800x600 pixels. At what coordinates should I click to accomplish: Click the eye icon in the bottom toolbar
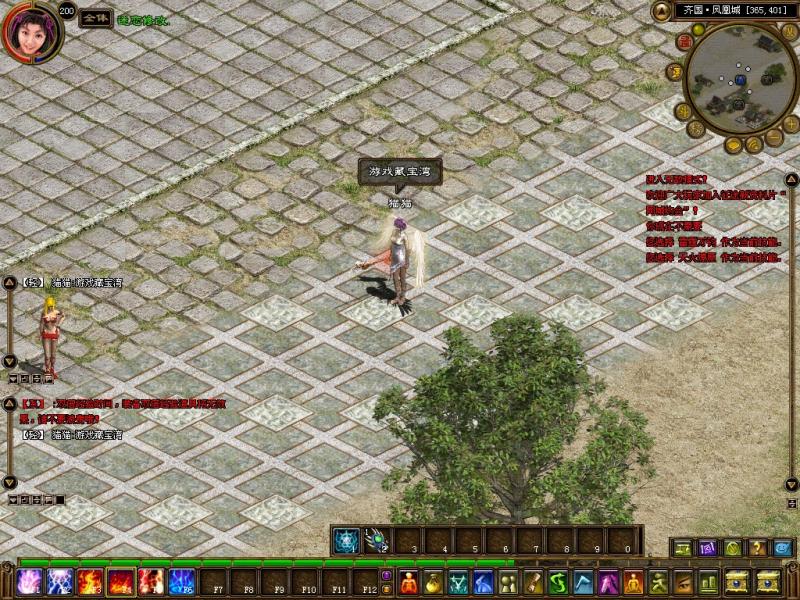[x=683, y=581]
